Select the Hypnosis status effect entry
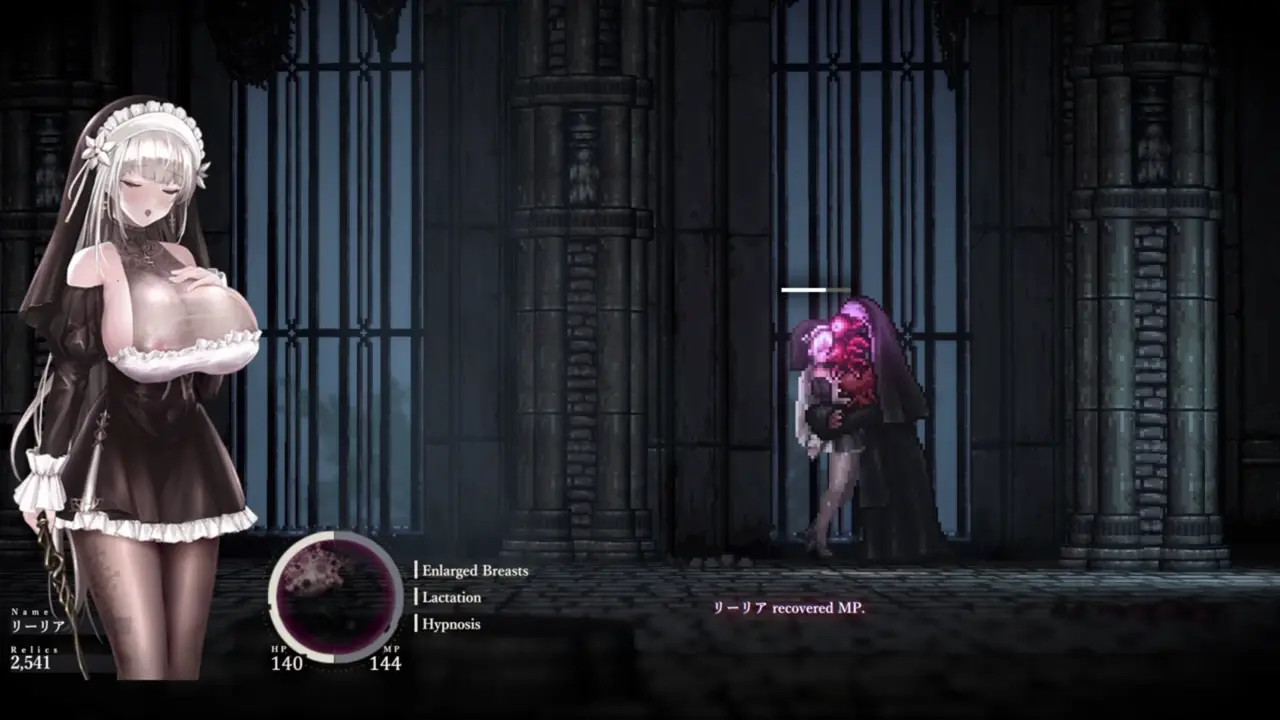The width and height of the screenshot is (1280, 720). click(x=451, y=624)
